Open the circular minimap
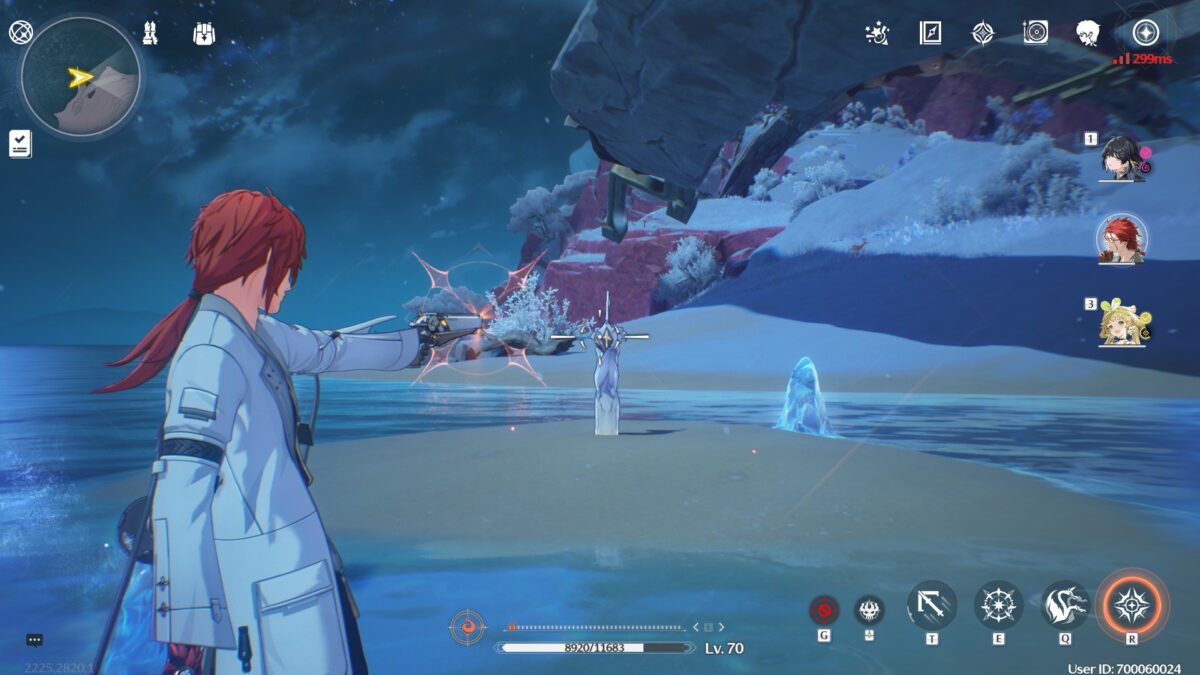Screen dimensions: 1200x675 [80, 77]
